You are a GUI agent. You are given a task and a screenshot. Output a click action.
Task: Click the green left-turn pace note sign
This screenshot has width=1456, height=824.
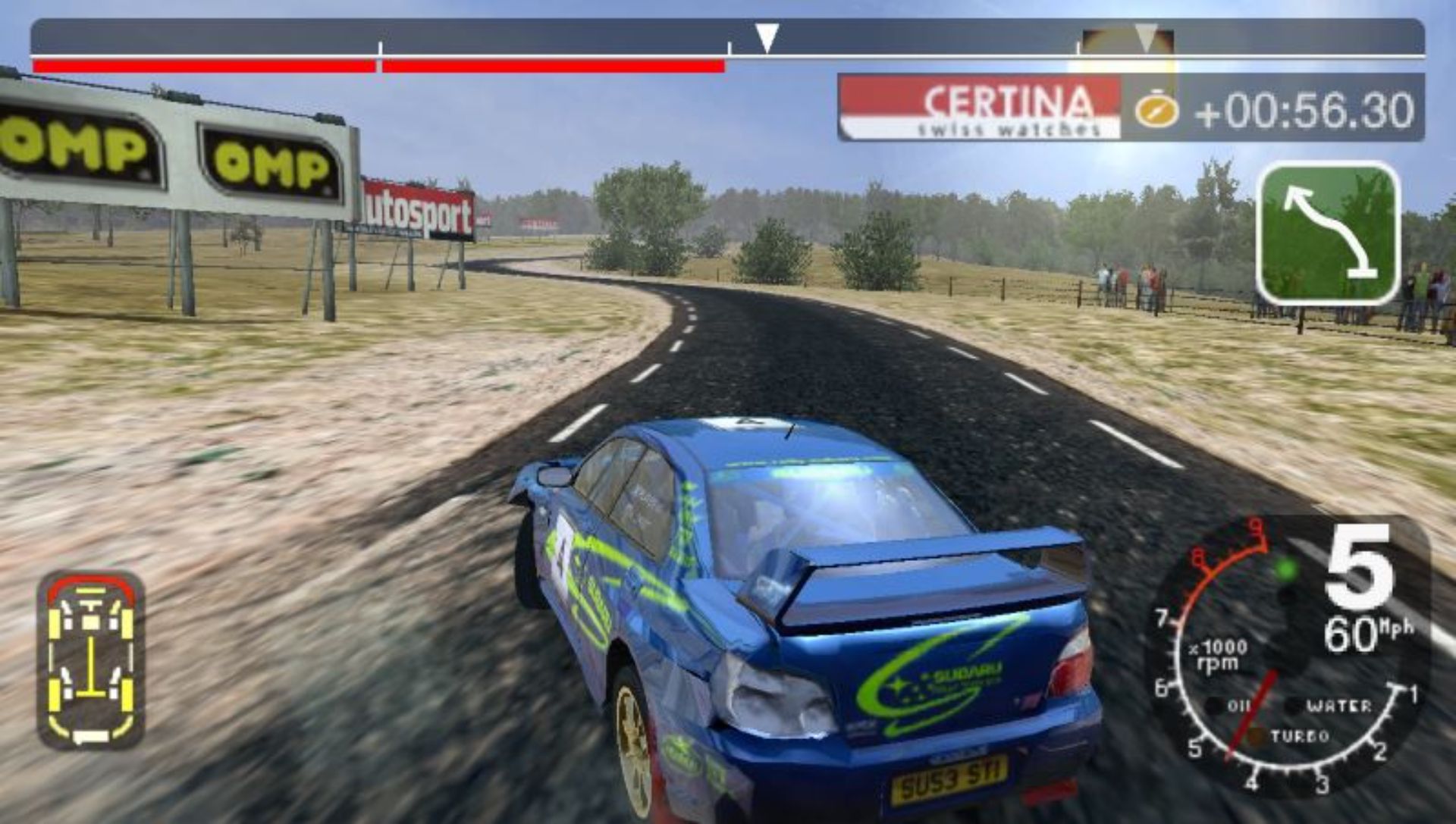pos(1328,233)
